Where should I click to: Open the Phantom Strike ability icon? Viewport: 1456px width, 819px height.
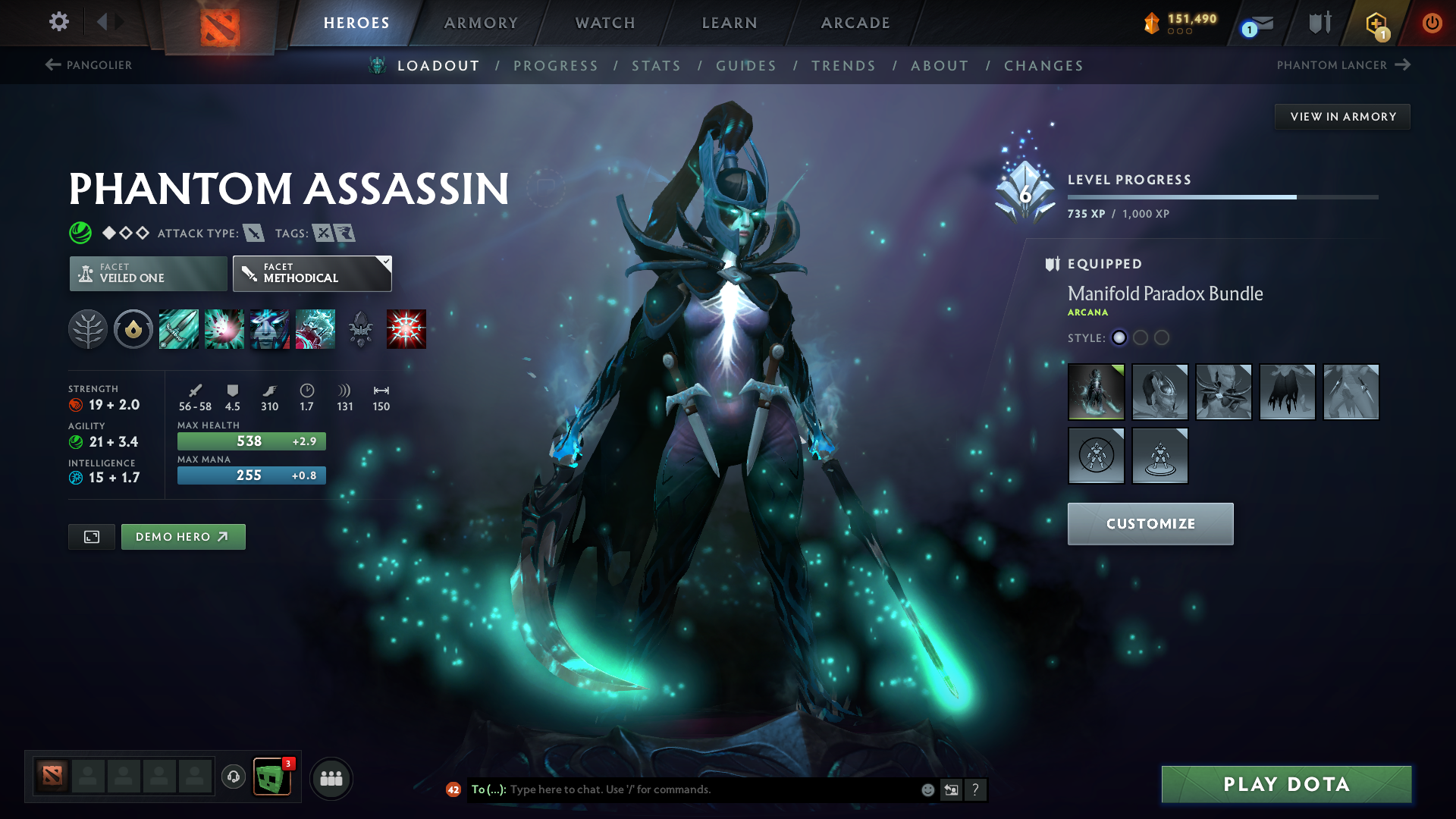224,328
